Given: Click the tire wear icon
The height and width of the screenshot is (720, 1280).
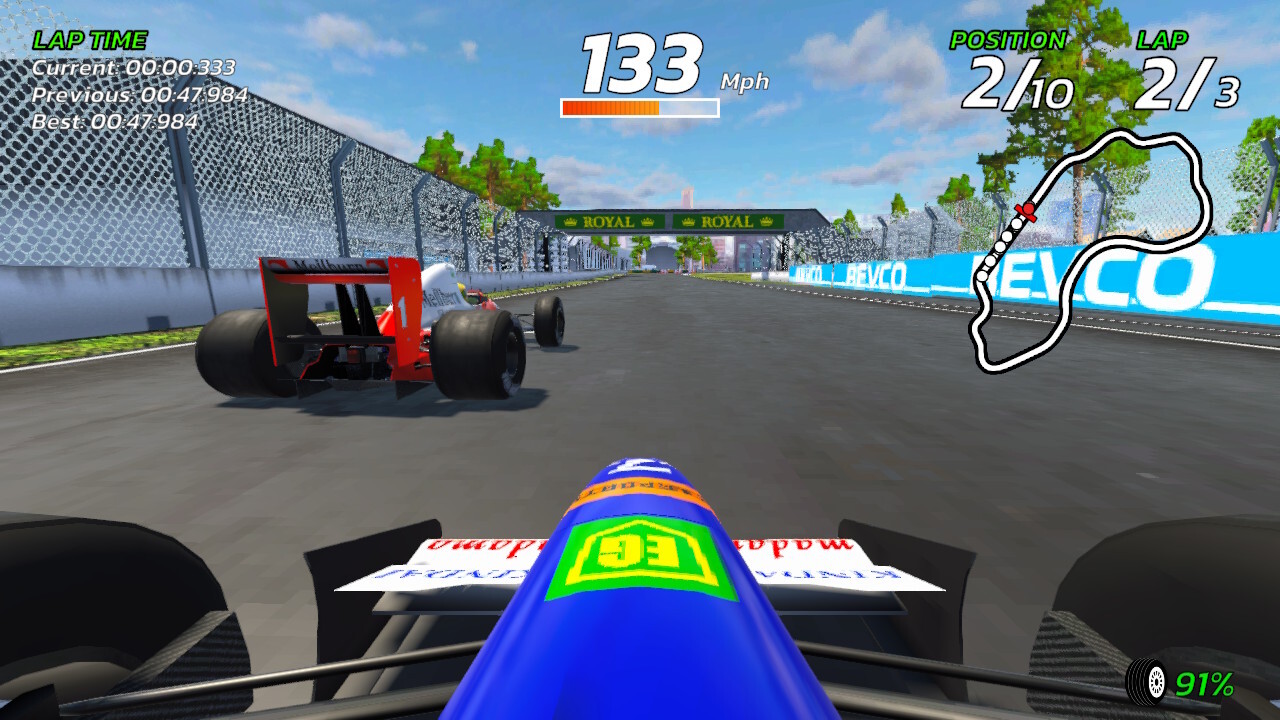Looking at the screenshot, I should point(1147,682).
